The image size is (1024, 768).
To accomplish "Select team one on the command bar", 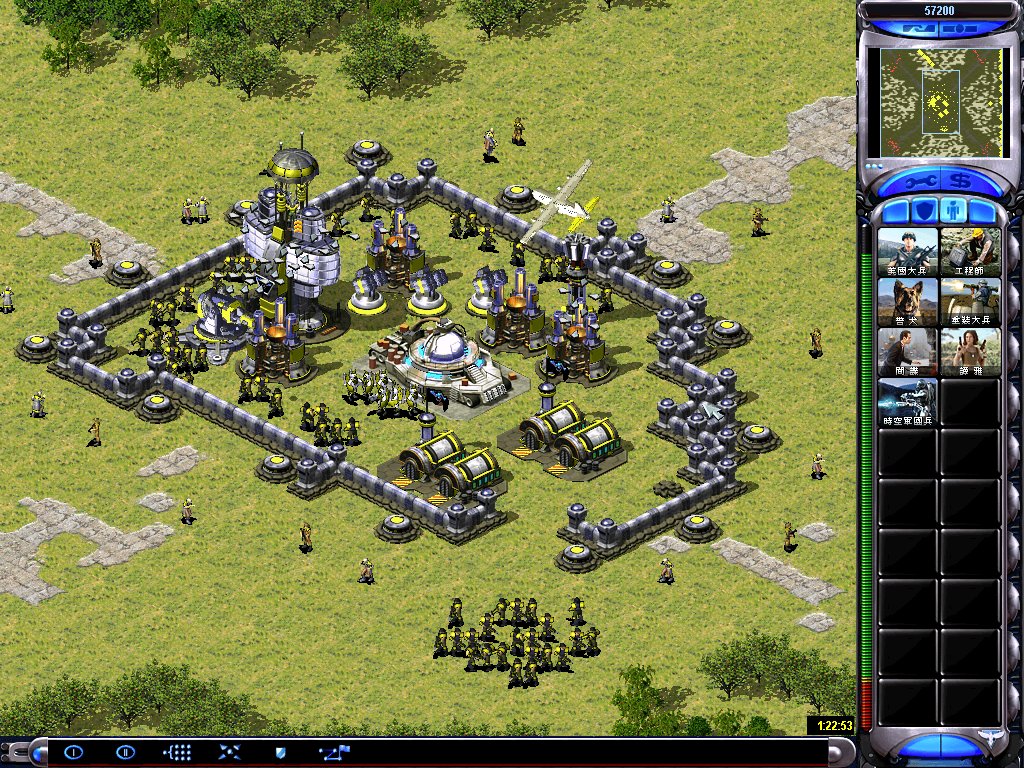I will pyautogui.click(x=74, y=752).
